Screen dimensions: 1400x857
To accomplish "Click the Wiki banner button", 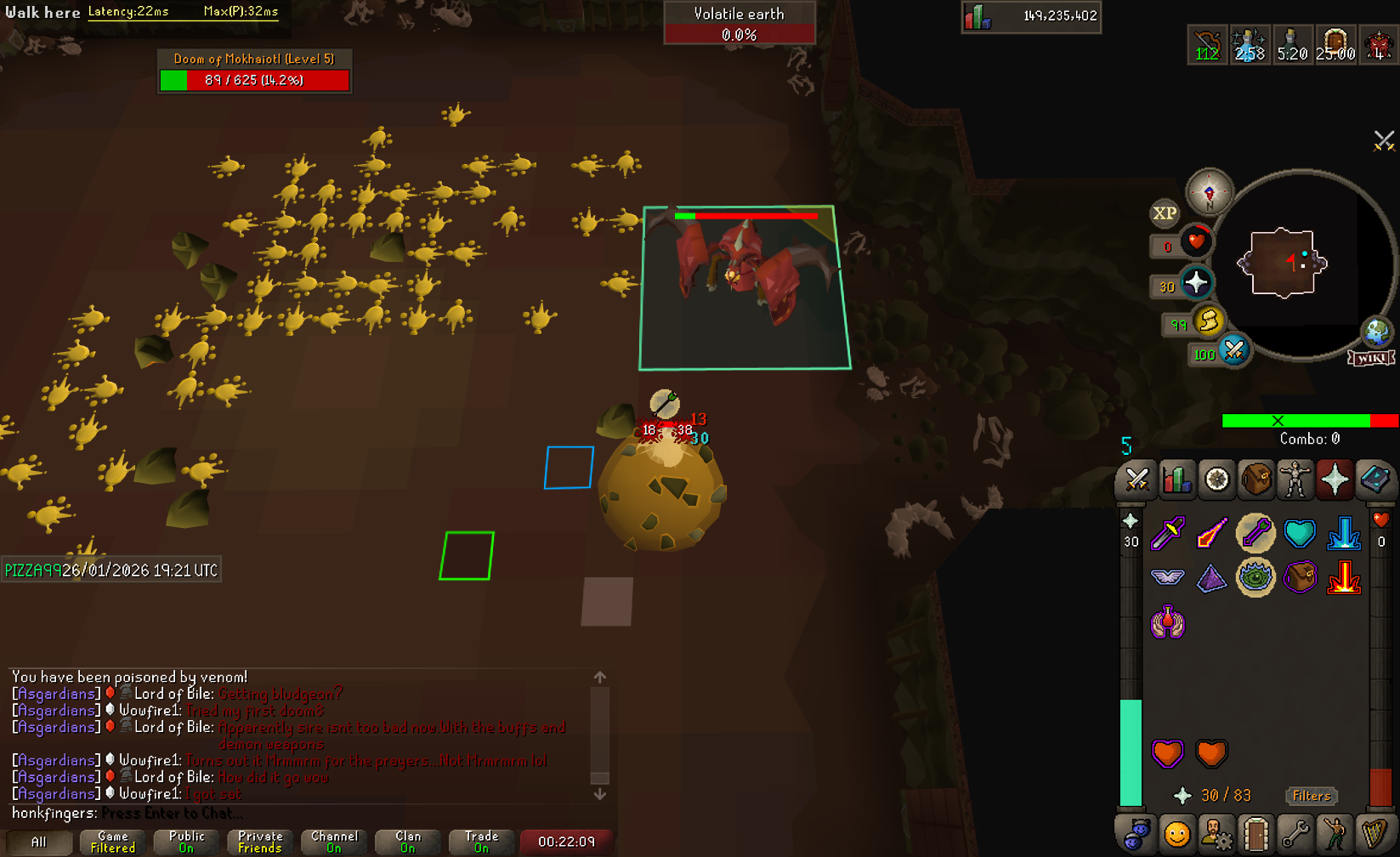I will [1370, 358].
